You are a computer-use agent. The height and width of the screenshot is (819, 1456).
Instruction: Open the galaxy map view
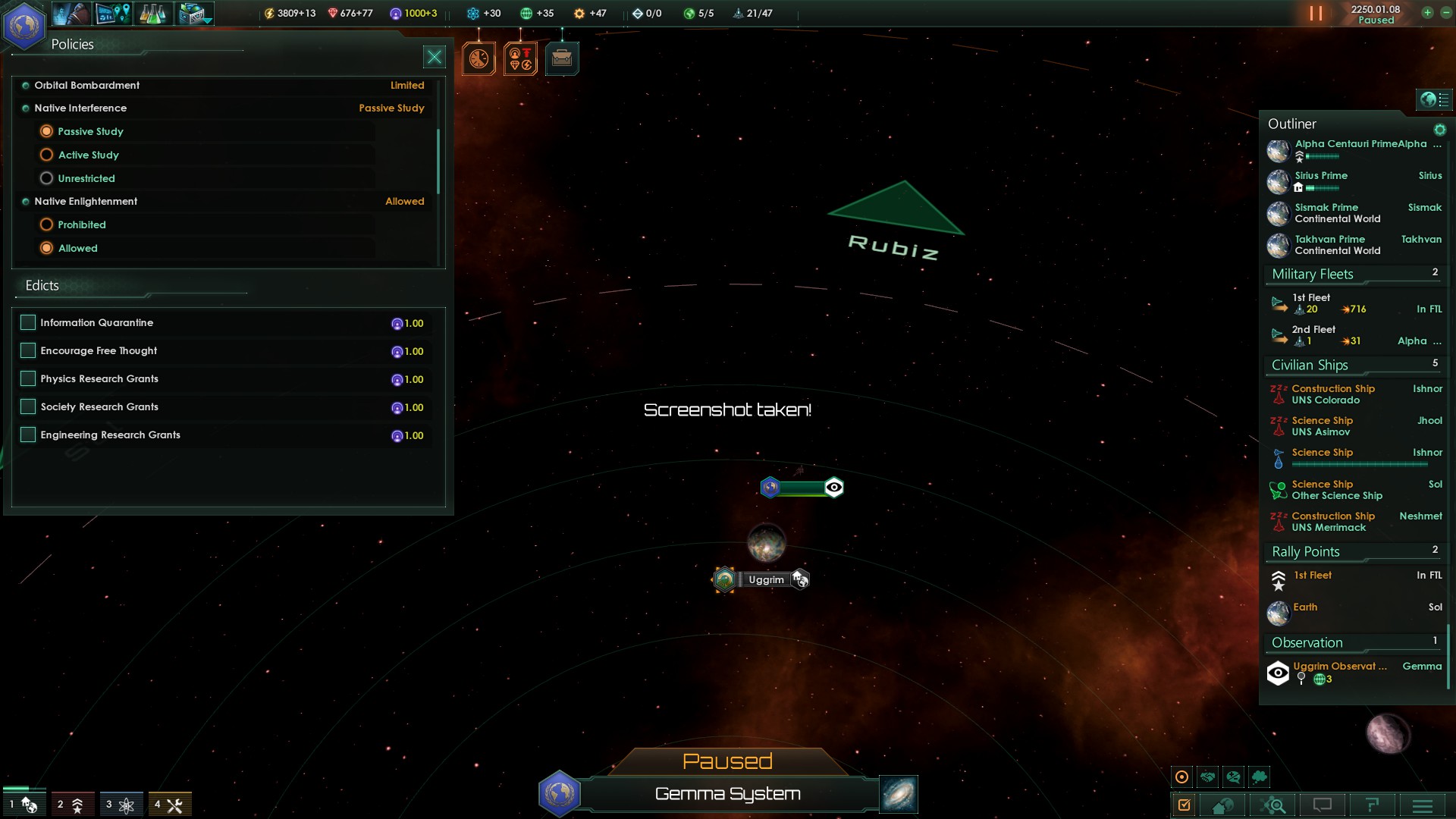tap(899, 794)
